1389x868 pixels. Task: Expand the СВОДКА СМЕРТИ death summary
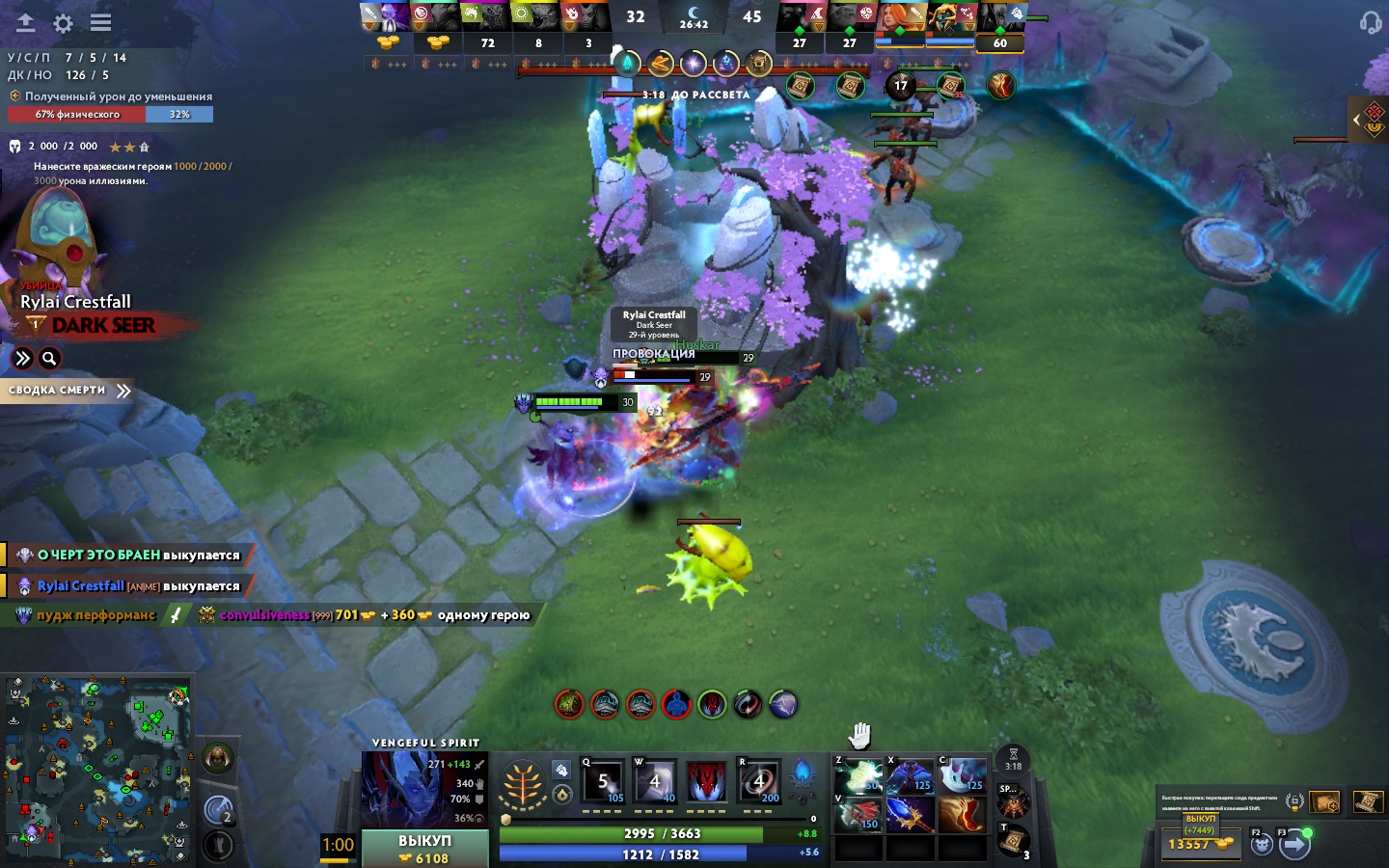pyautogui.click(x=67, y=391)
